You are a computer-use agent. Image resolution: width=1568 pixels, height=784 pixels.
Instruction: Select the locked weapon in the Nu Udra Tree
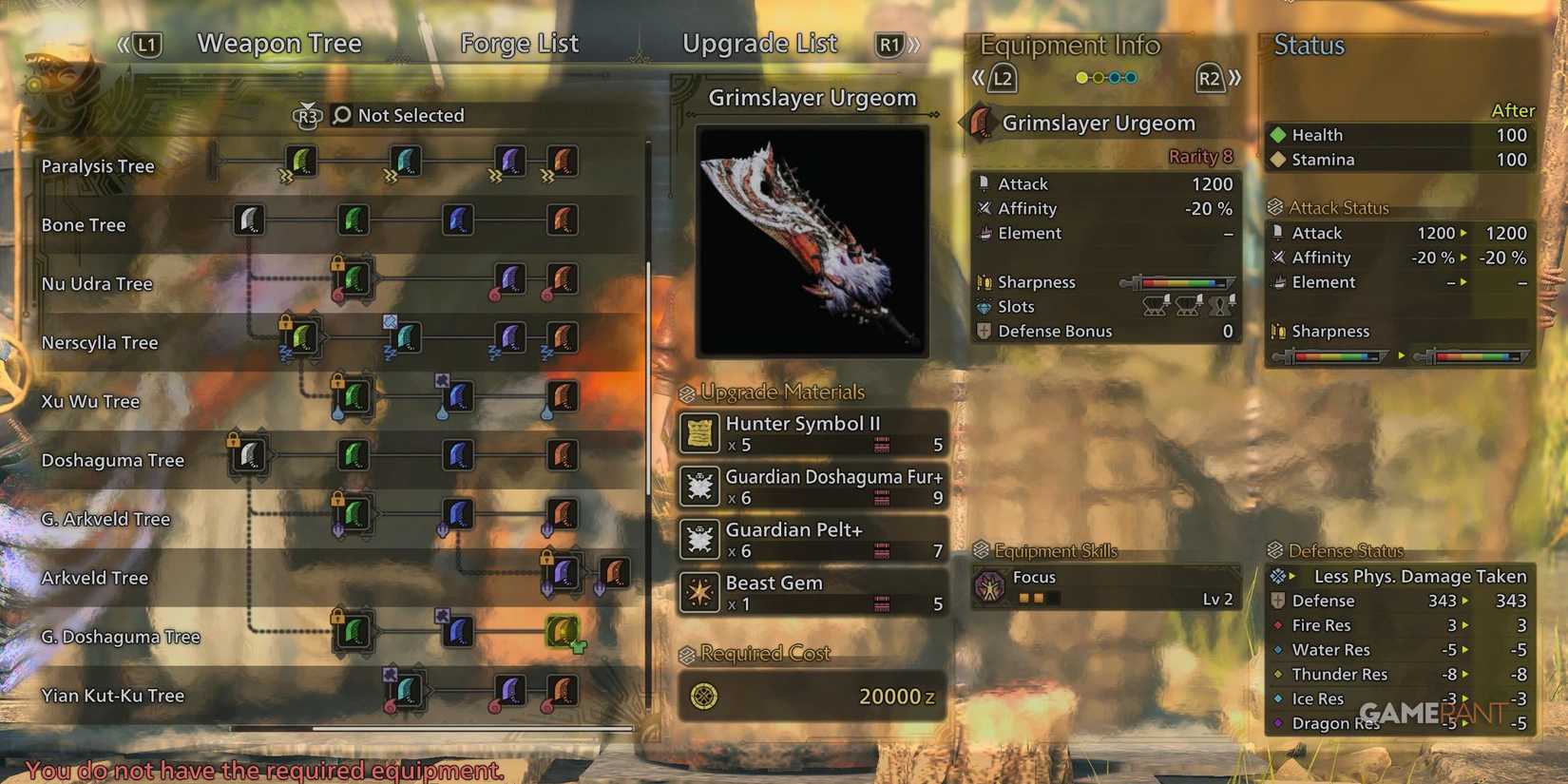tap(353, 280)
